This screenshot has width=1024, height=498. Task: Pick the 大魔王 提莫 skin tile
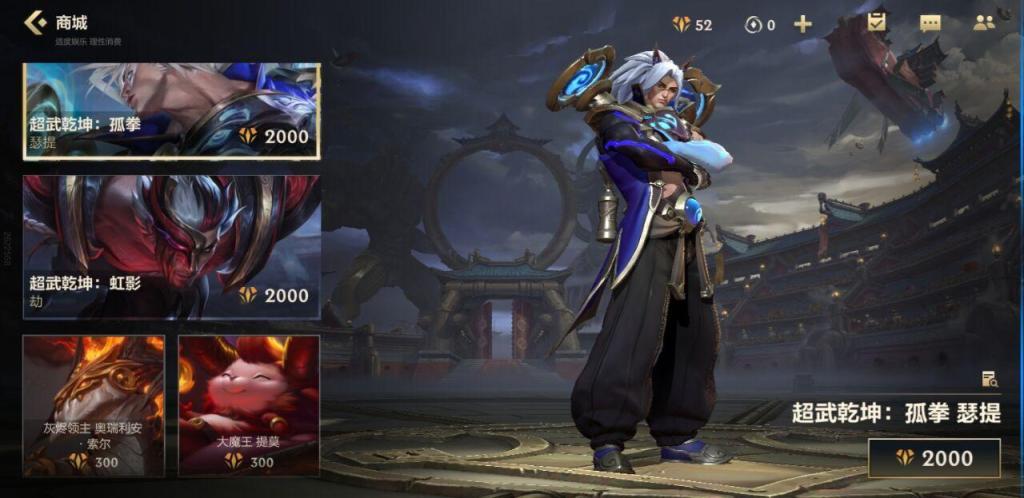(249, 405)
